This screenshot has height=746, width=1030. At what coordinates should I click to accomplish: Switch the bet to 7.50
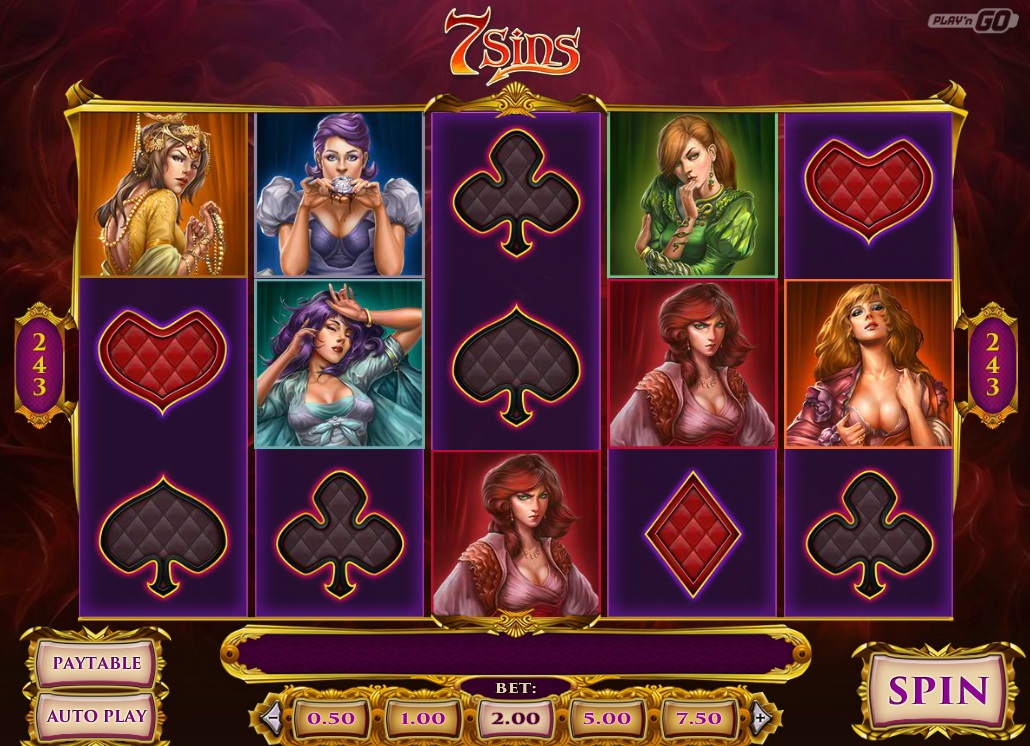(699, 718)
